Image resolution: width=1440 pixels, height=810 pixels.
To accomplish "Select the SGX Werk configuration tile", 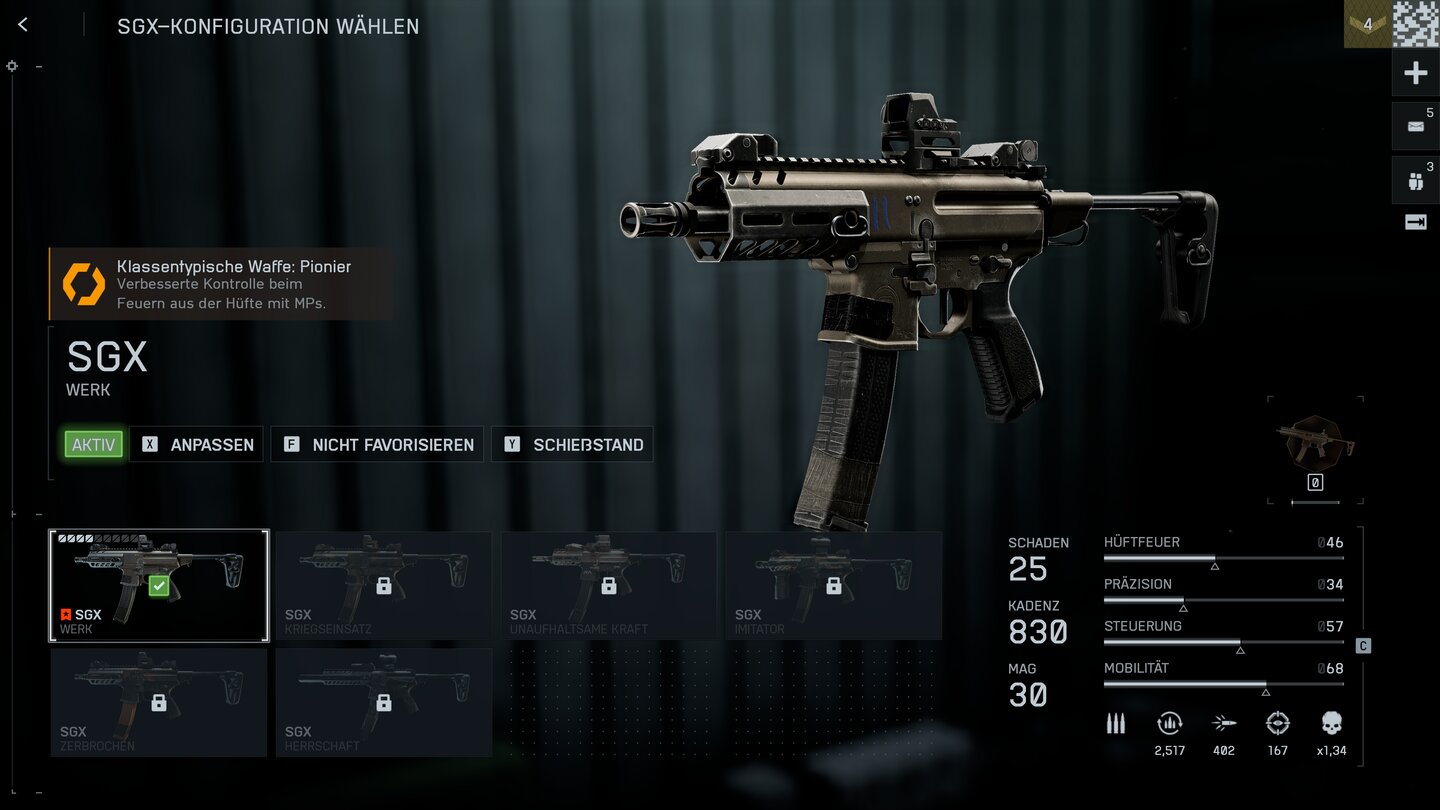I will (159, 585).
